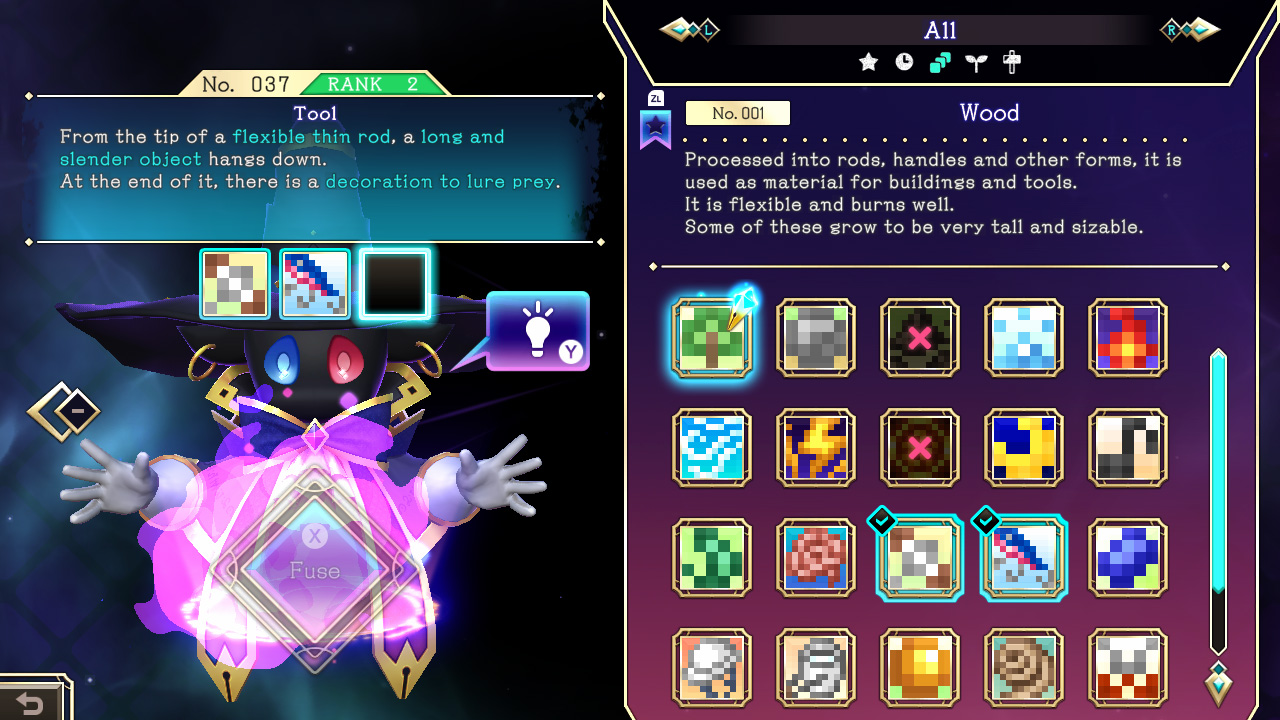
Task: Uncheck the selected fishing rod material
Action: click(1024, 558)
